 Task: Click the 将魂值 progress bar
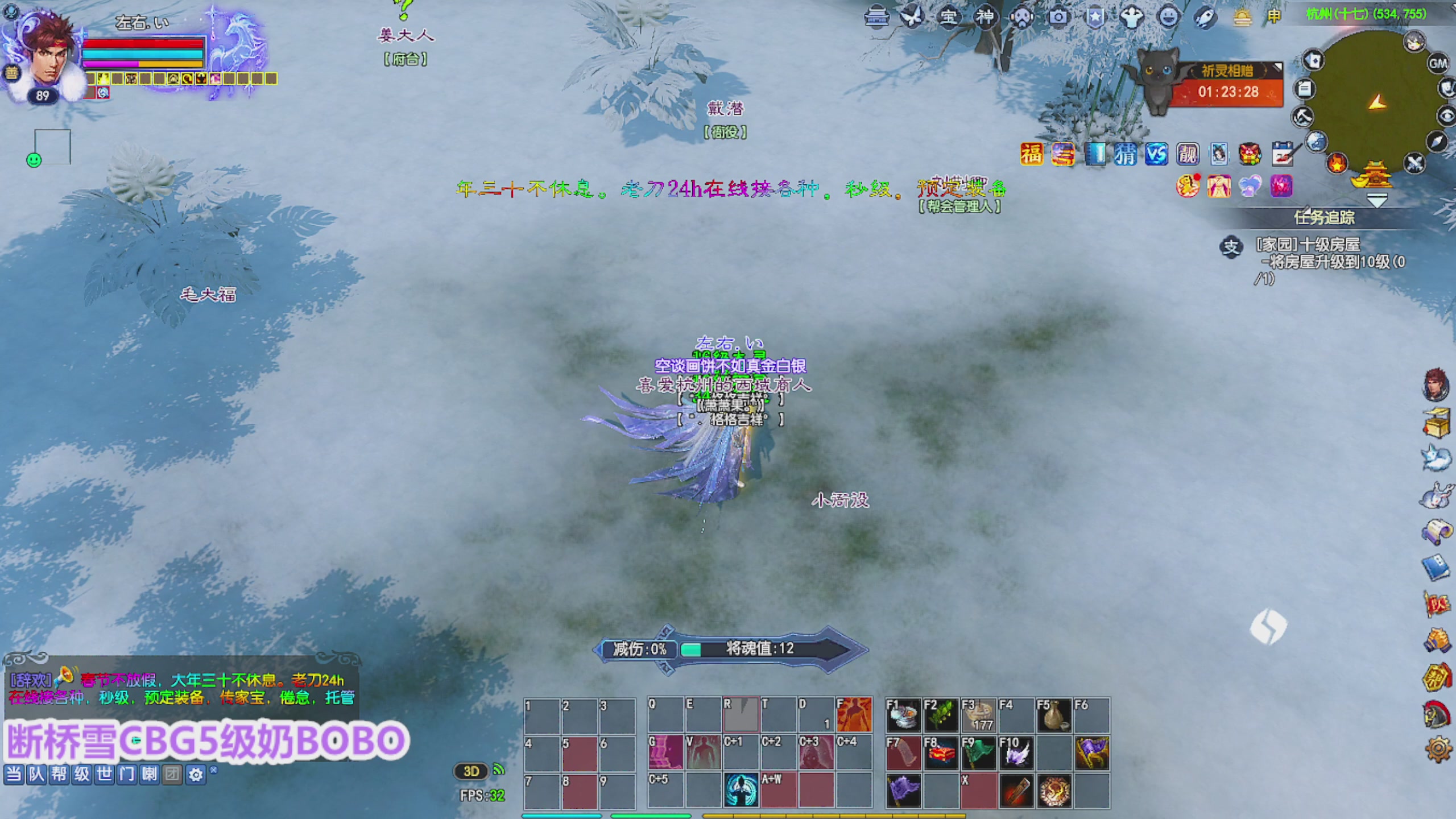[x=756, y=649]
